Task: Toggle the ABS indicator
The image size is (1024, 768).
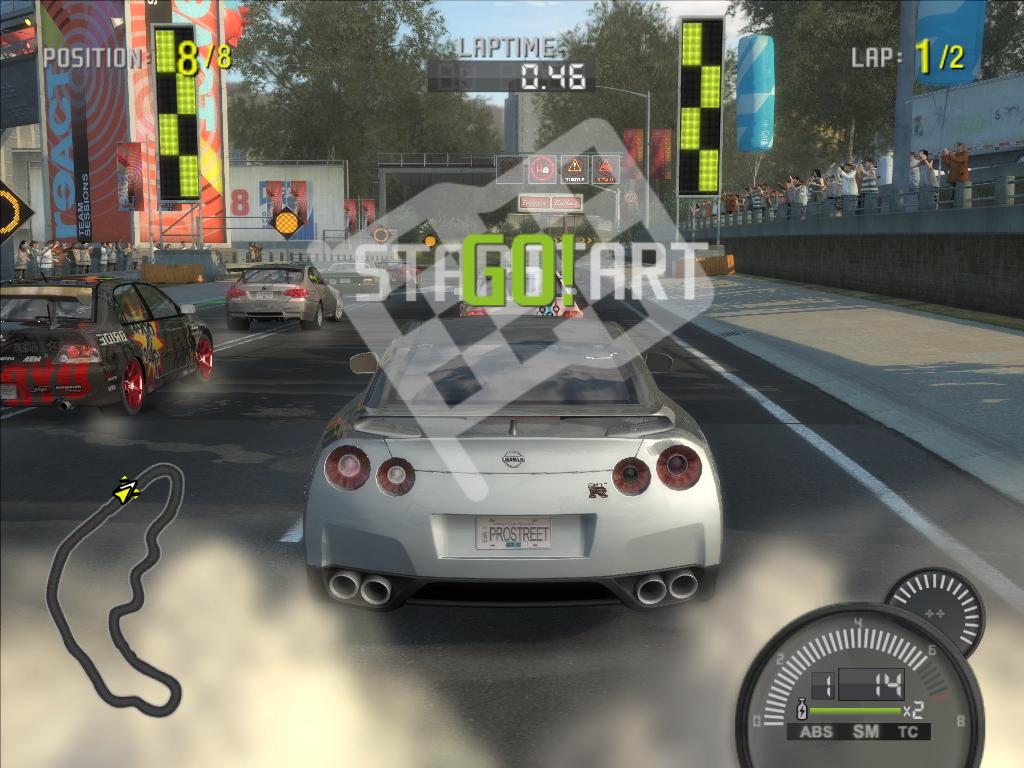Action: tap(814, 732)
